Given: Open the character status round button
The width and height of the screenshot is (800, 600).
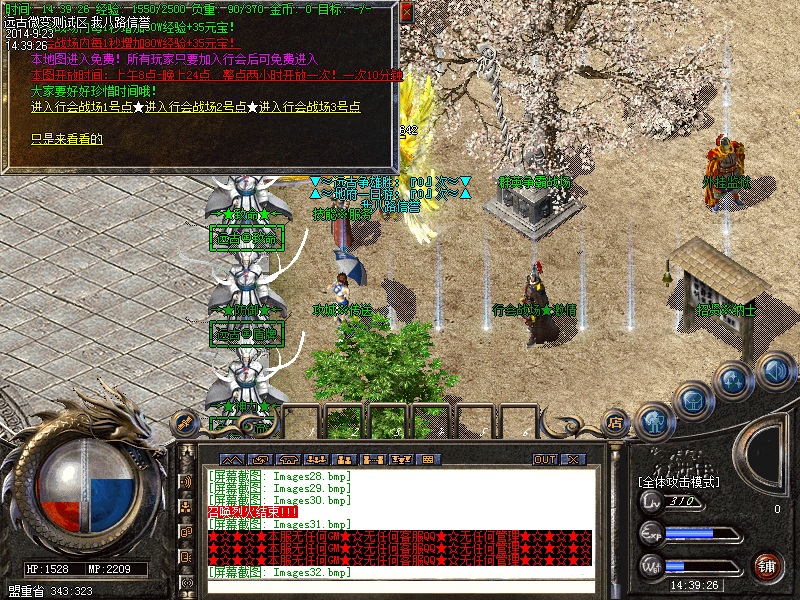Looking at the screenshot, I should click(x=654, y=420).
